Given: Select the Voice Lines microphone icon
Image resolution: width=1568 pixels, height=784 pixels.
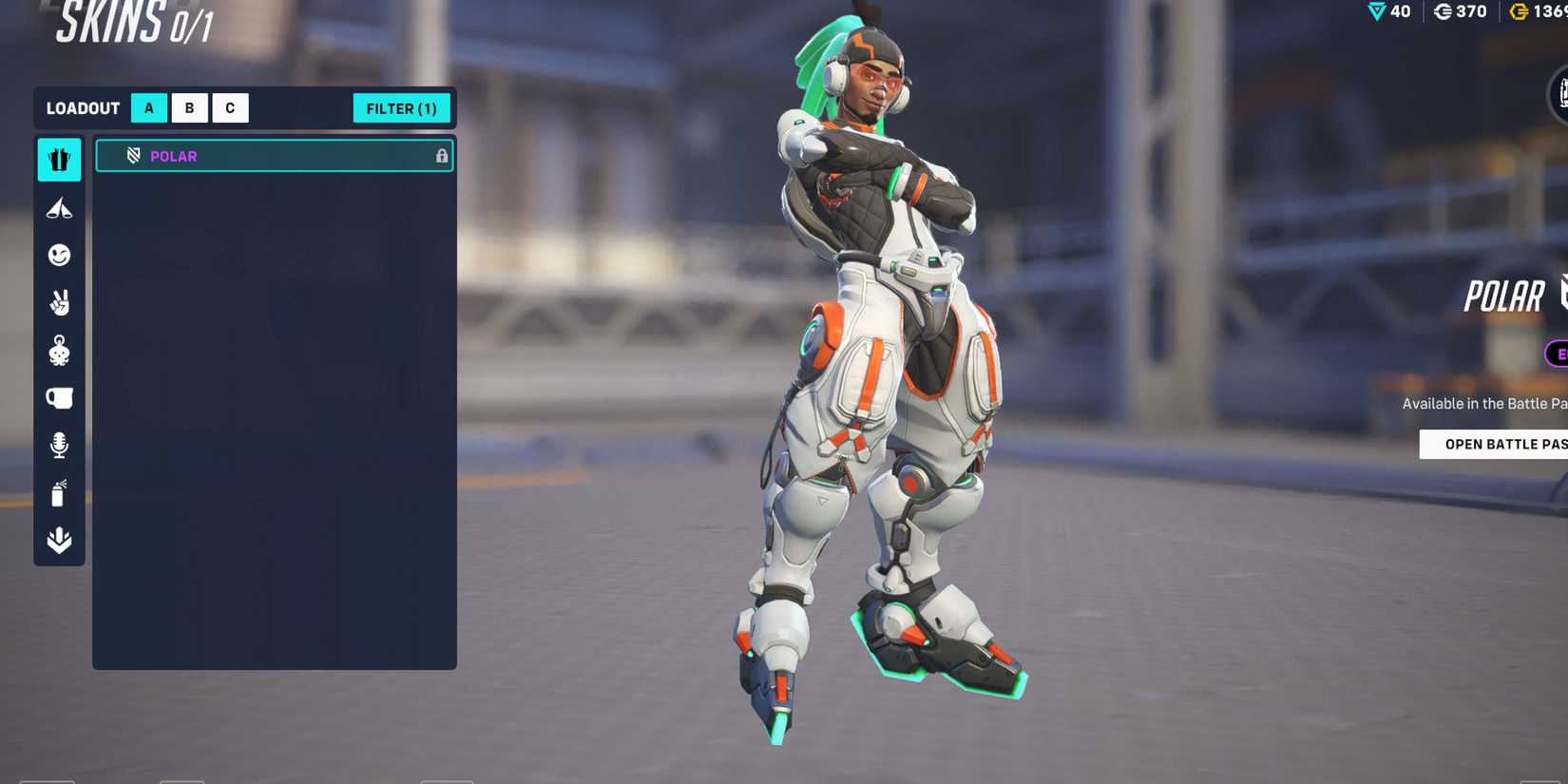Looking at the screenshot, I should click(x=59, y=445).
